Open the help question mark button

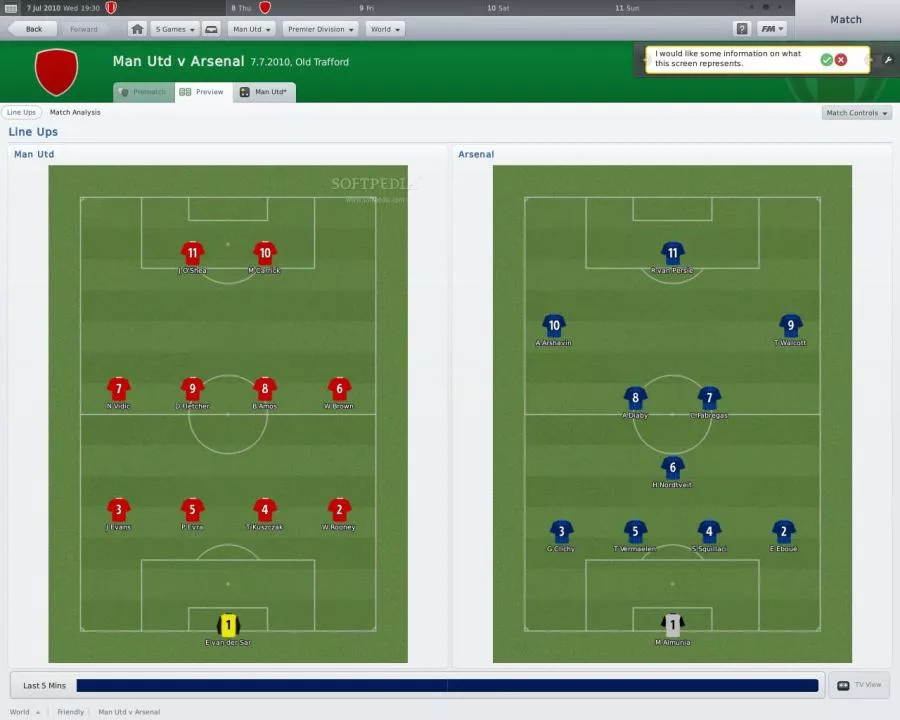coord(741,29)
